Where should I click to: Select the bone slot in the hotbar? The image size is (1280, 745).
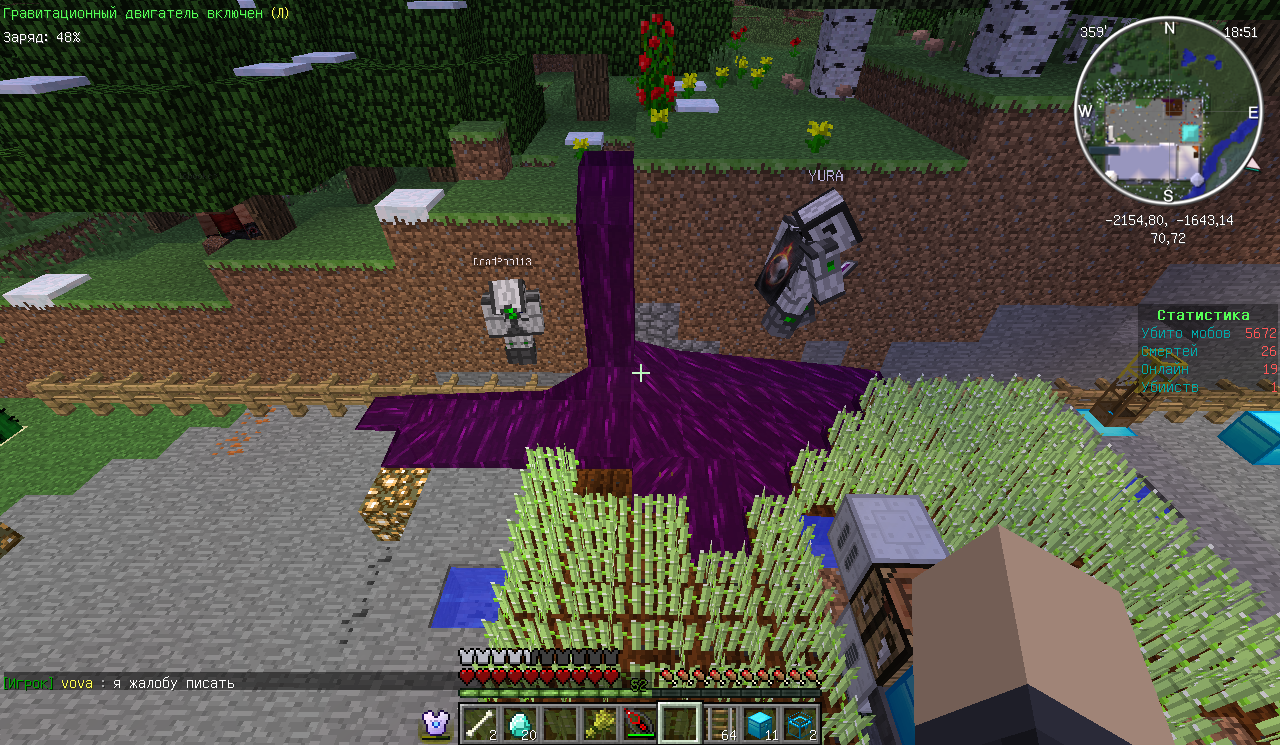[479, 723]
